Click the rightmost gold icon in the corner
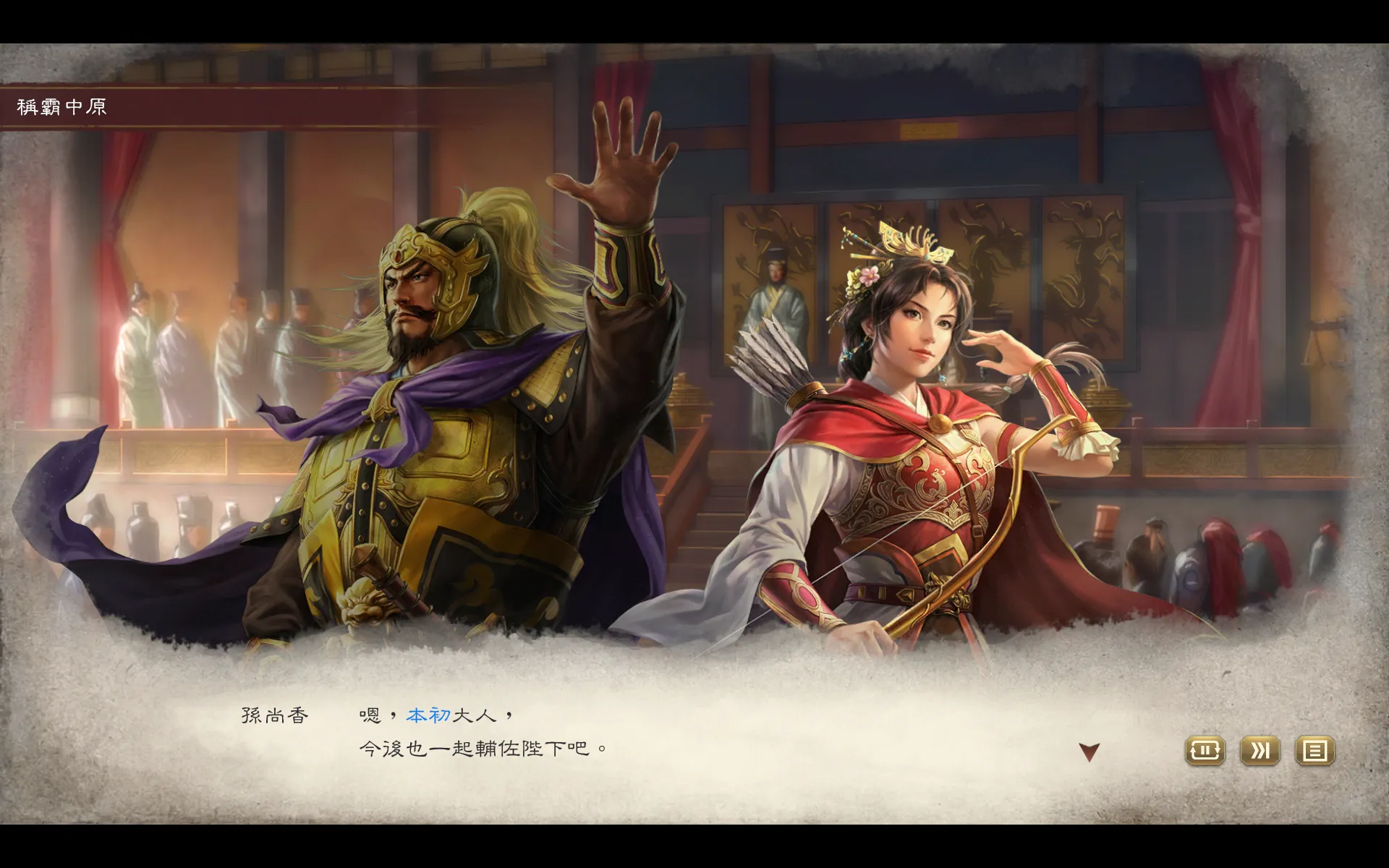This screenshot has height=868, width=1389. point(1316,752)
